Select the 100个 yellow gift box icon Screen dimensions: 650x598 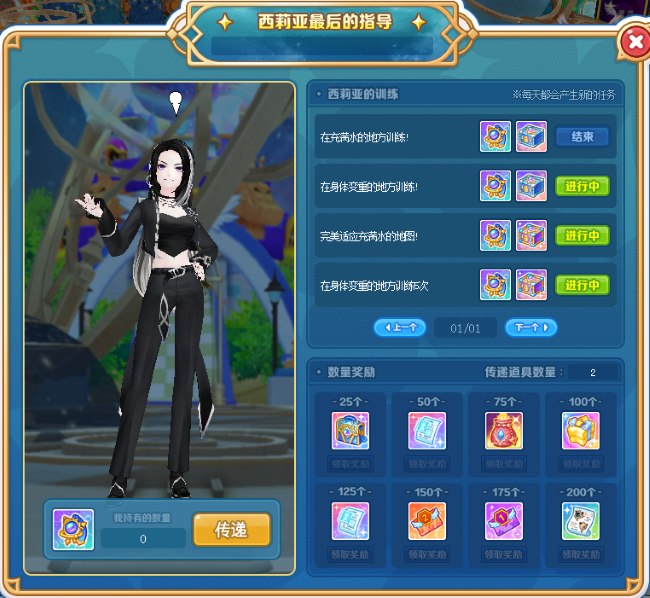580,431
